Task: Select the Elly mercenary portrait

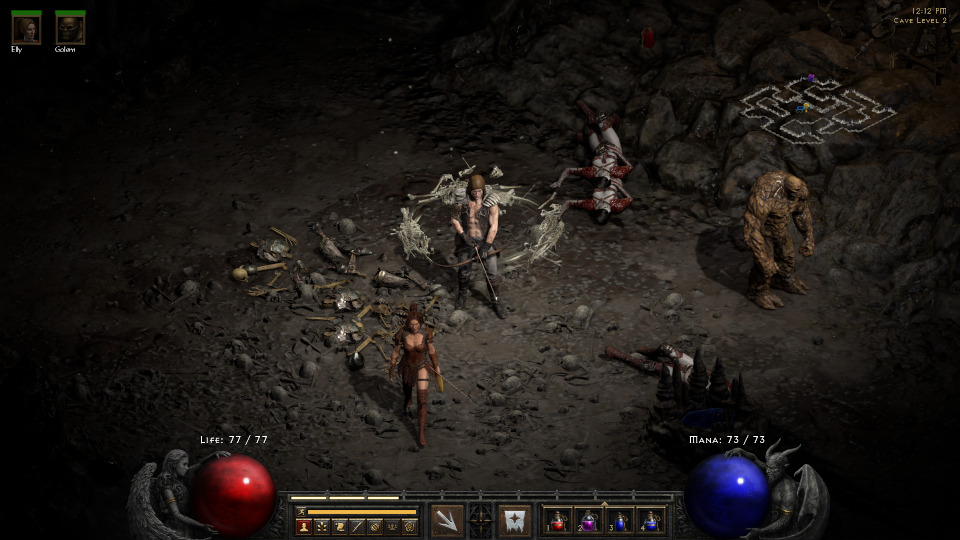Action: tap(26, 29)
